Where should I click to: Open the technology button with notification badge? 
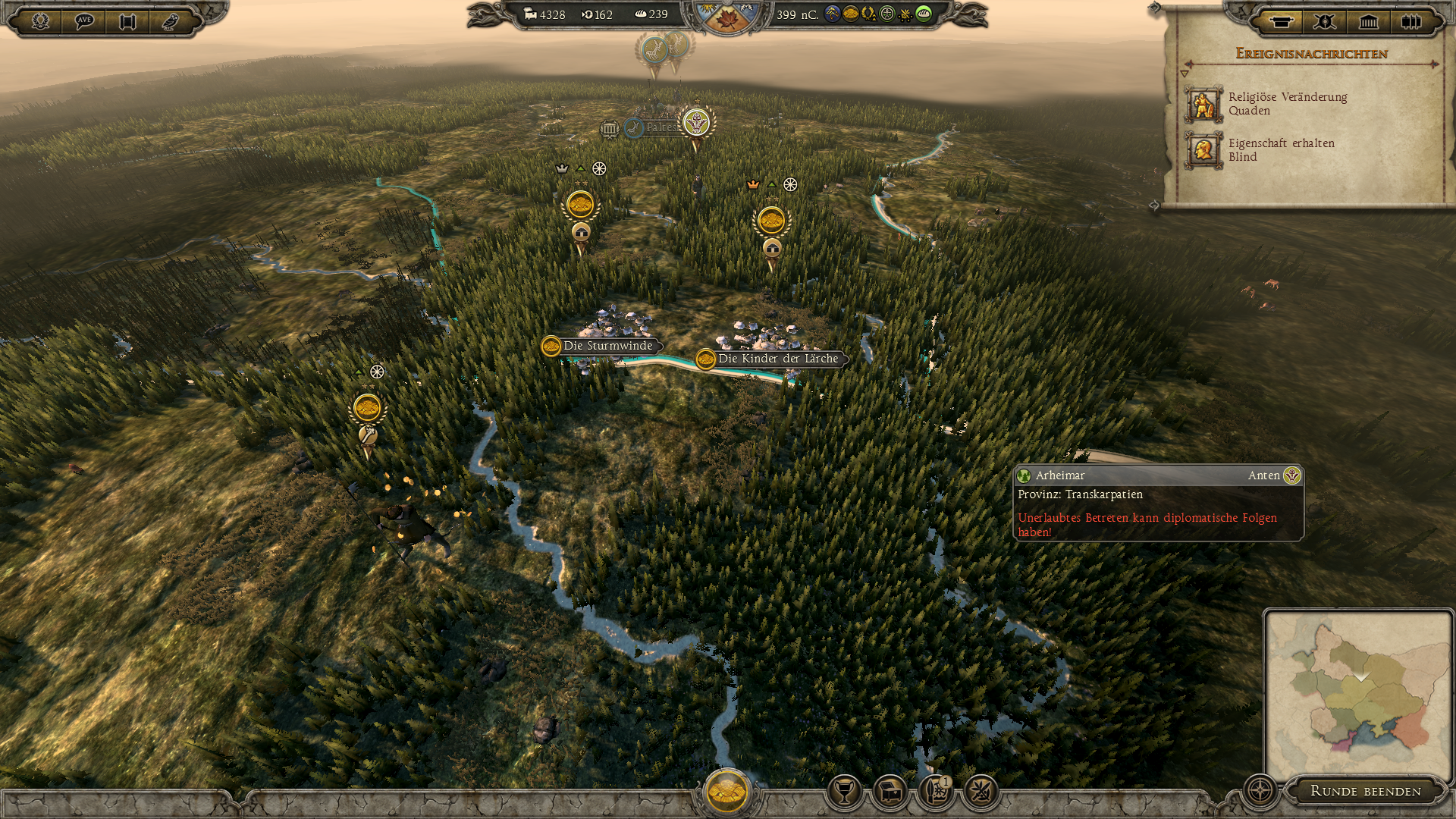935,792
